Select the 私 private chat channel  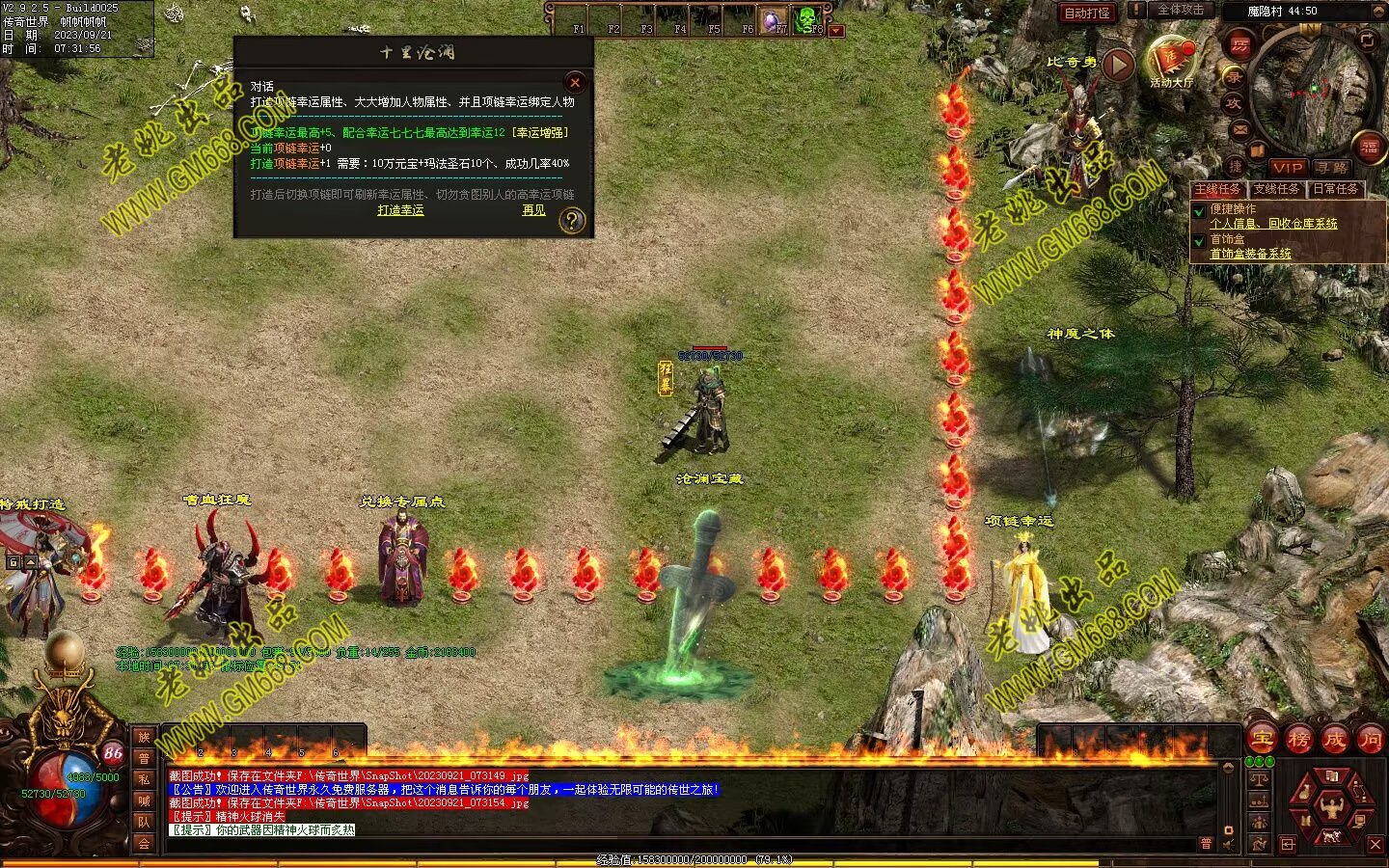(x=144, y=779)
